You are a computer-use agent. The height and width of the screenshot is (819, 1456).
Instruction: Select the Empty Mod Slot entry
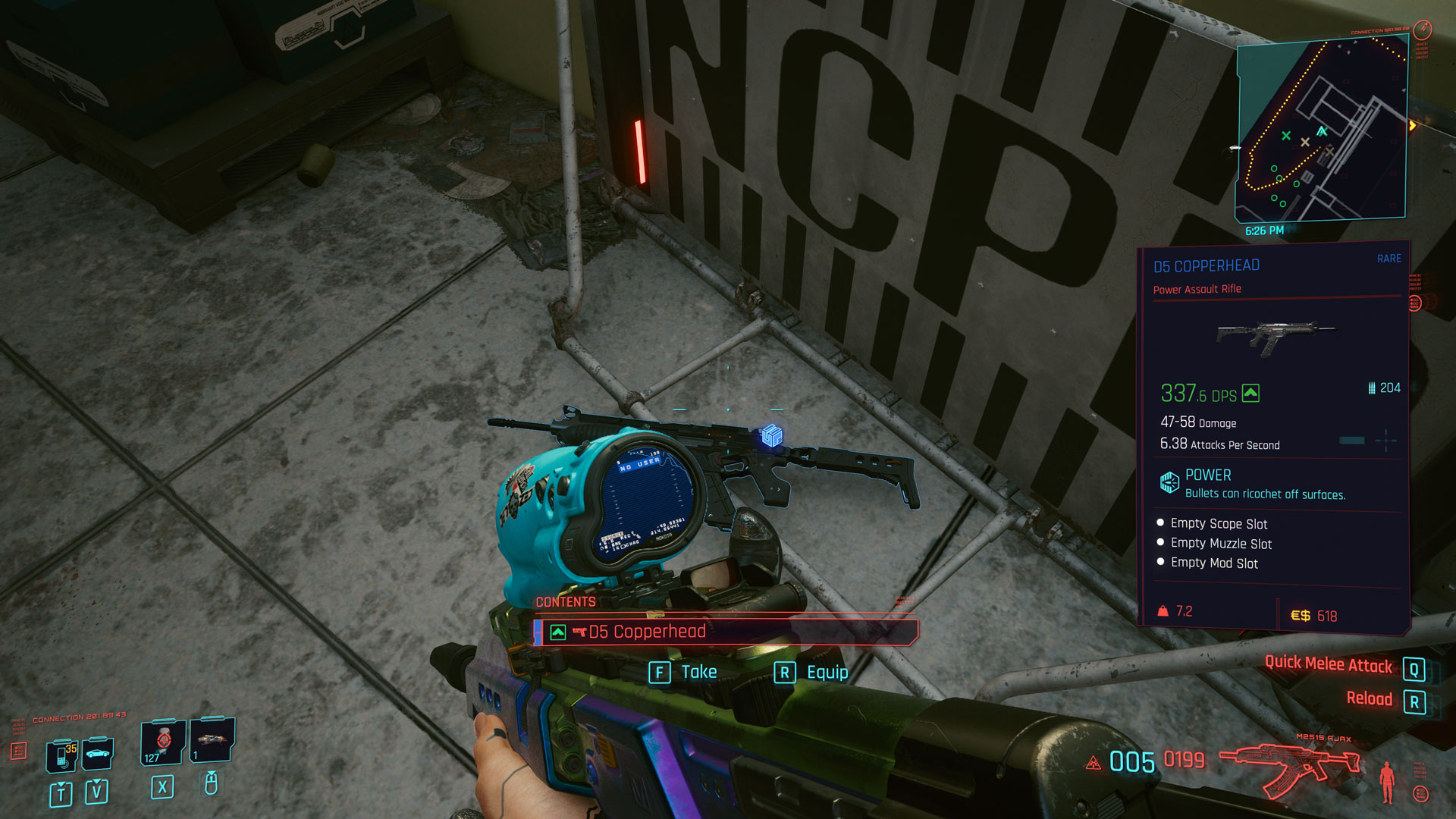1214,563
